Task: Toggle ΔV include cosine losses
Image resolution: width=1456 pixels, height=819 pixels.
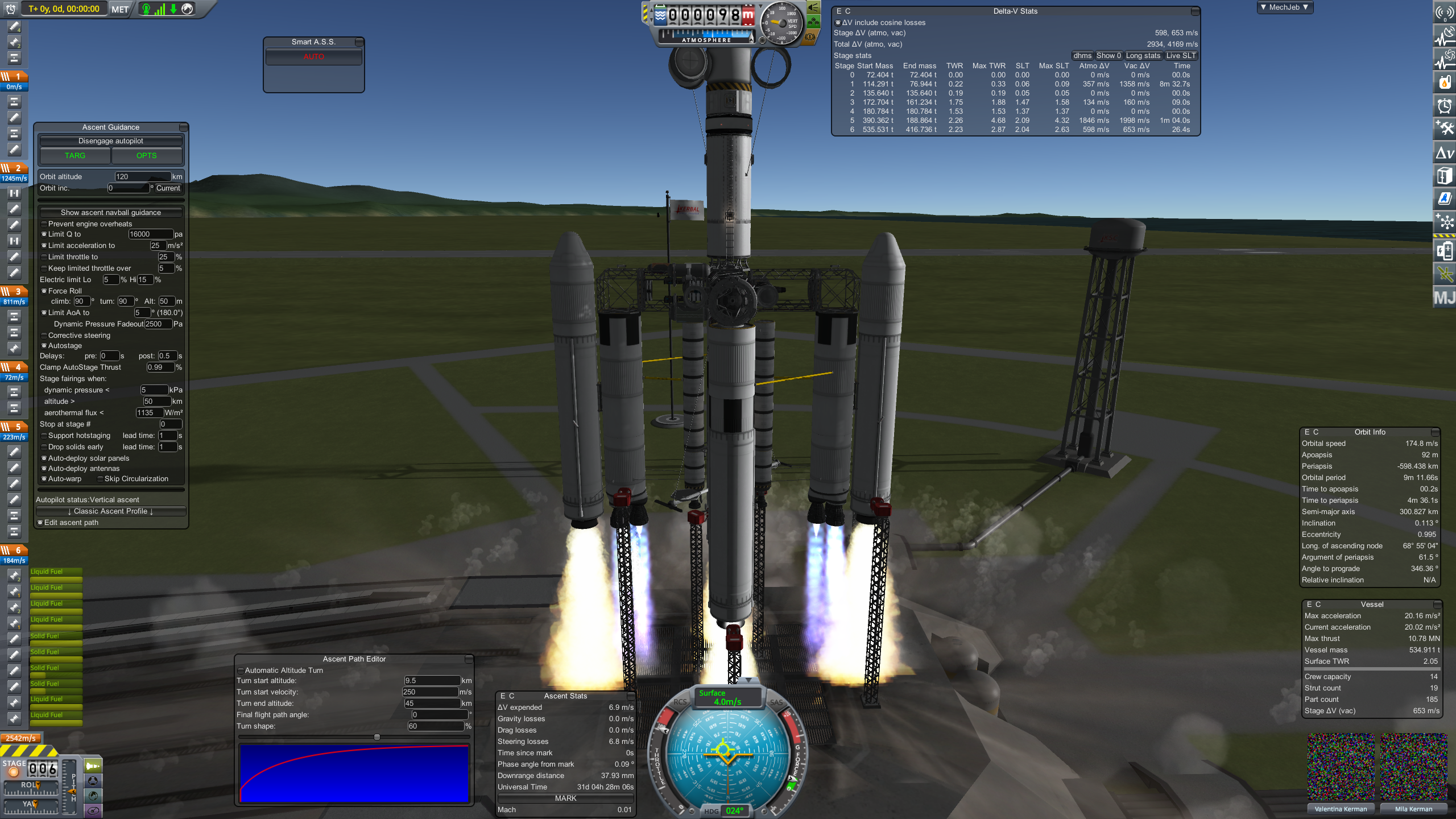Action: 838,23
